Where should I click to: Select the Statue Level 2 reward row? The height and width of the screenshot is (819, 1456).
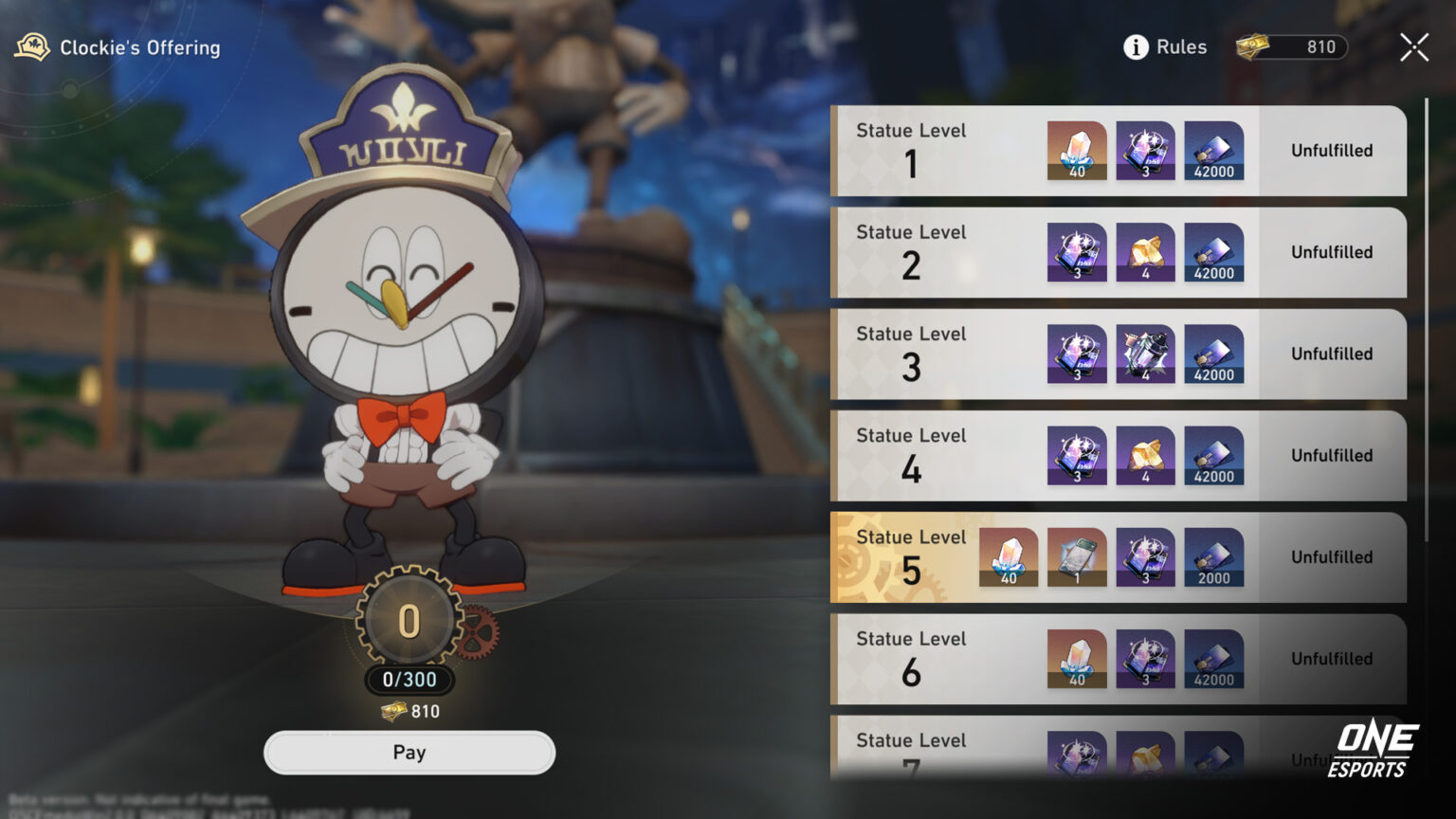click(x=948, y=252)
